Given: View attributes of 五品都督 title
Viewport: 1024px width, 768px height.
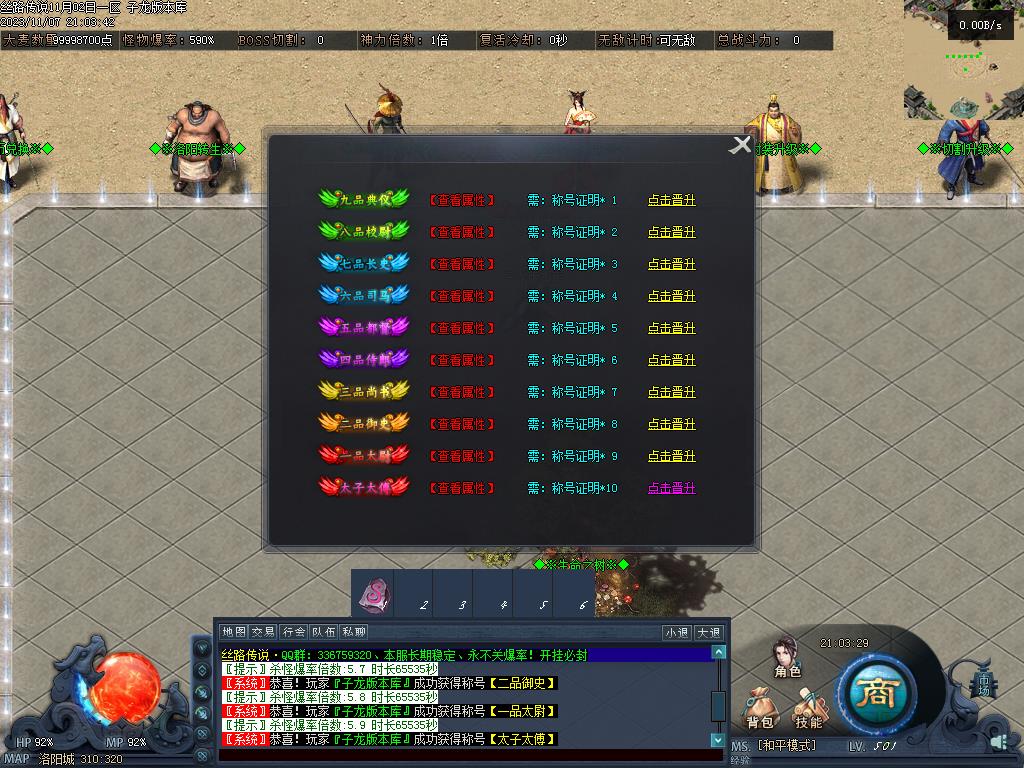Looking at the screenshot, I should 462,328.
